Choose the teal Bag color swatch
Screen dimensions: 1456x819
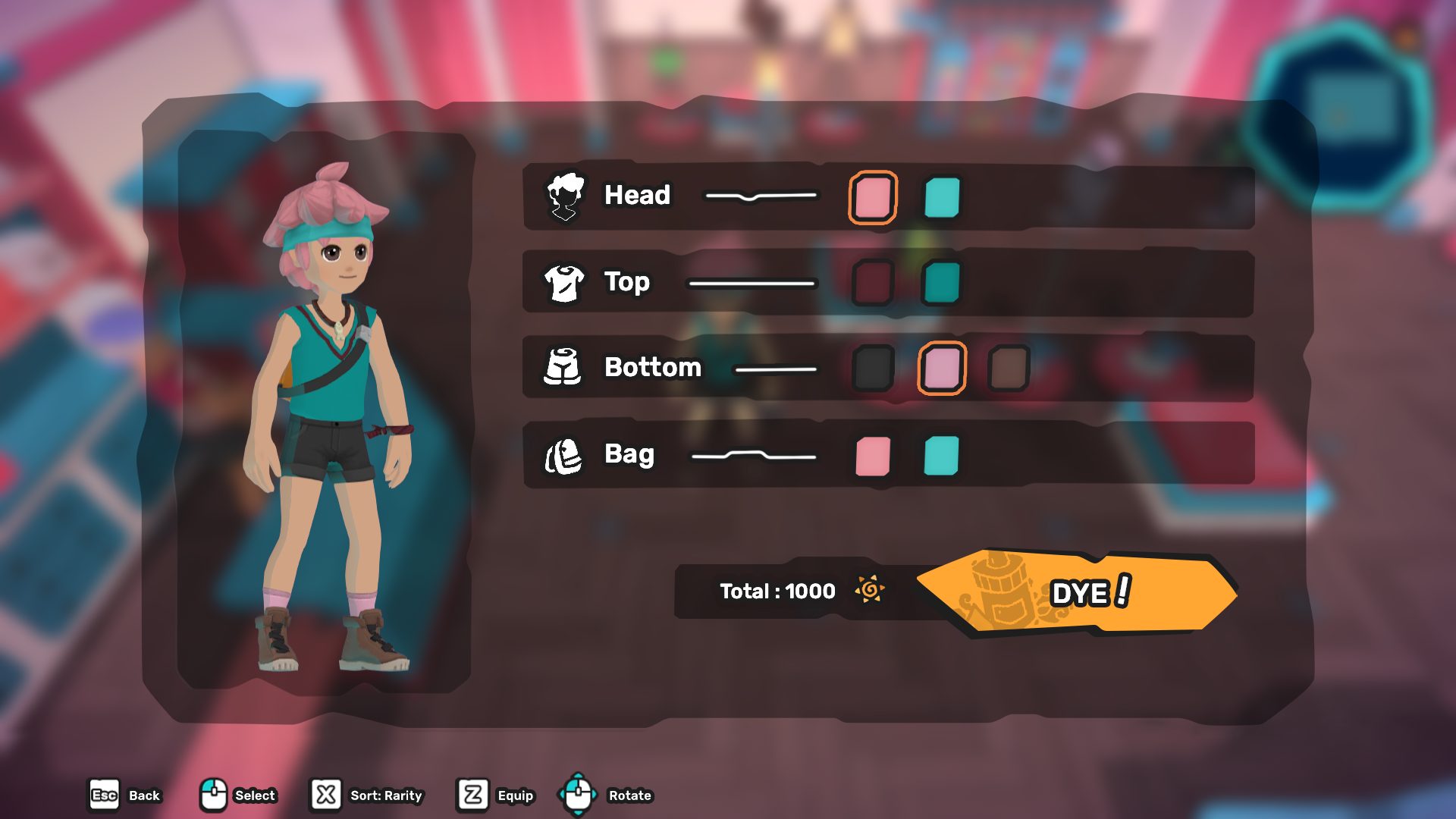point(942,456)
